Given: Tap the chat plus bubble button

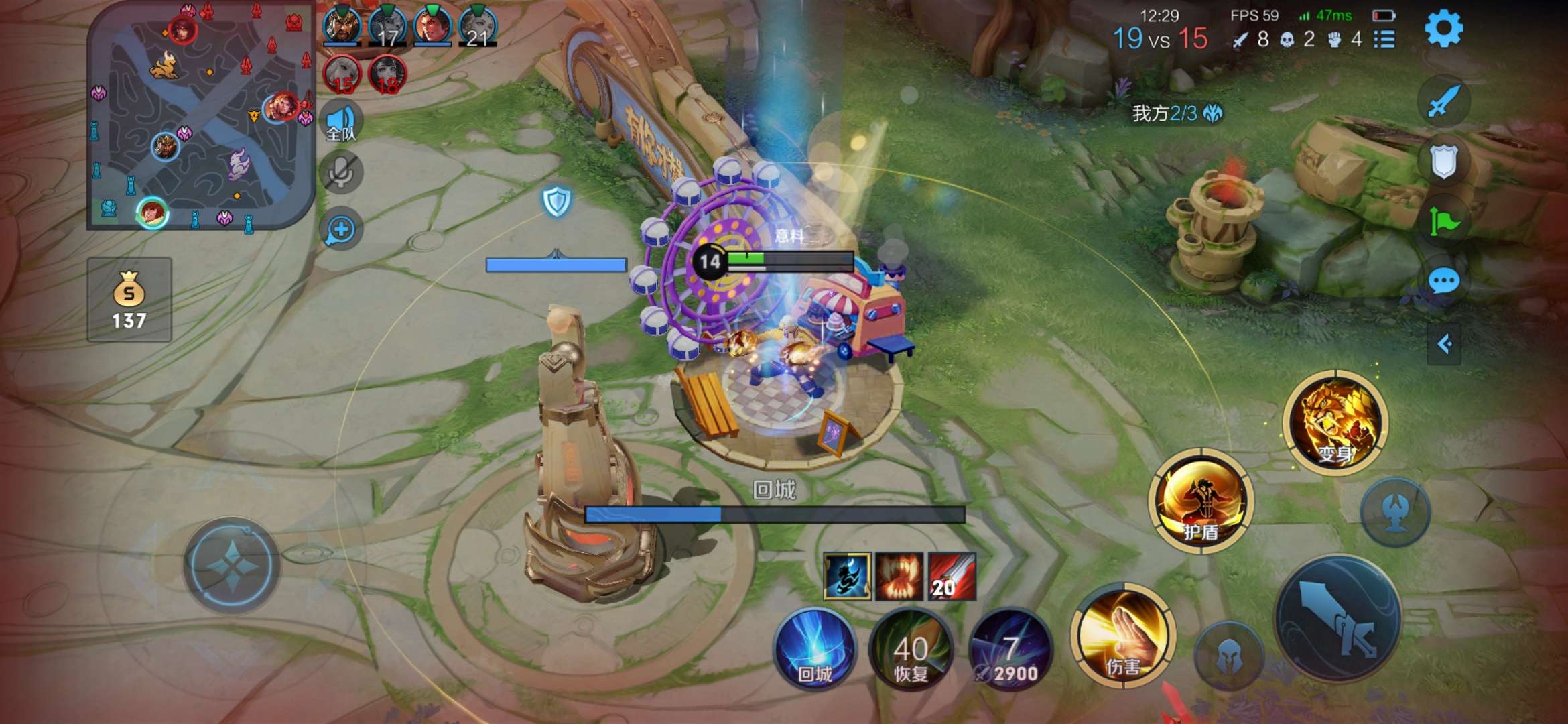Looking at the screenshot, I should [x=341, y=229].
